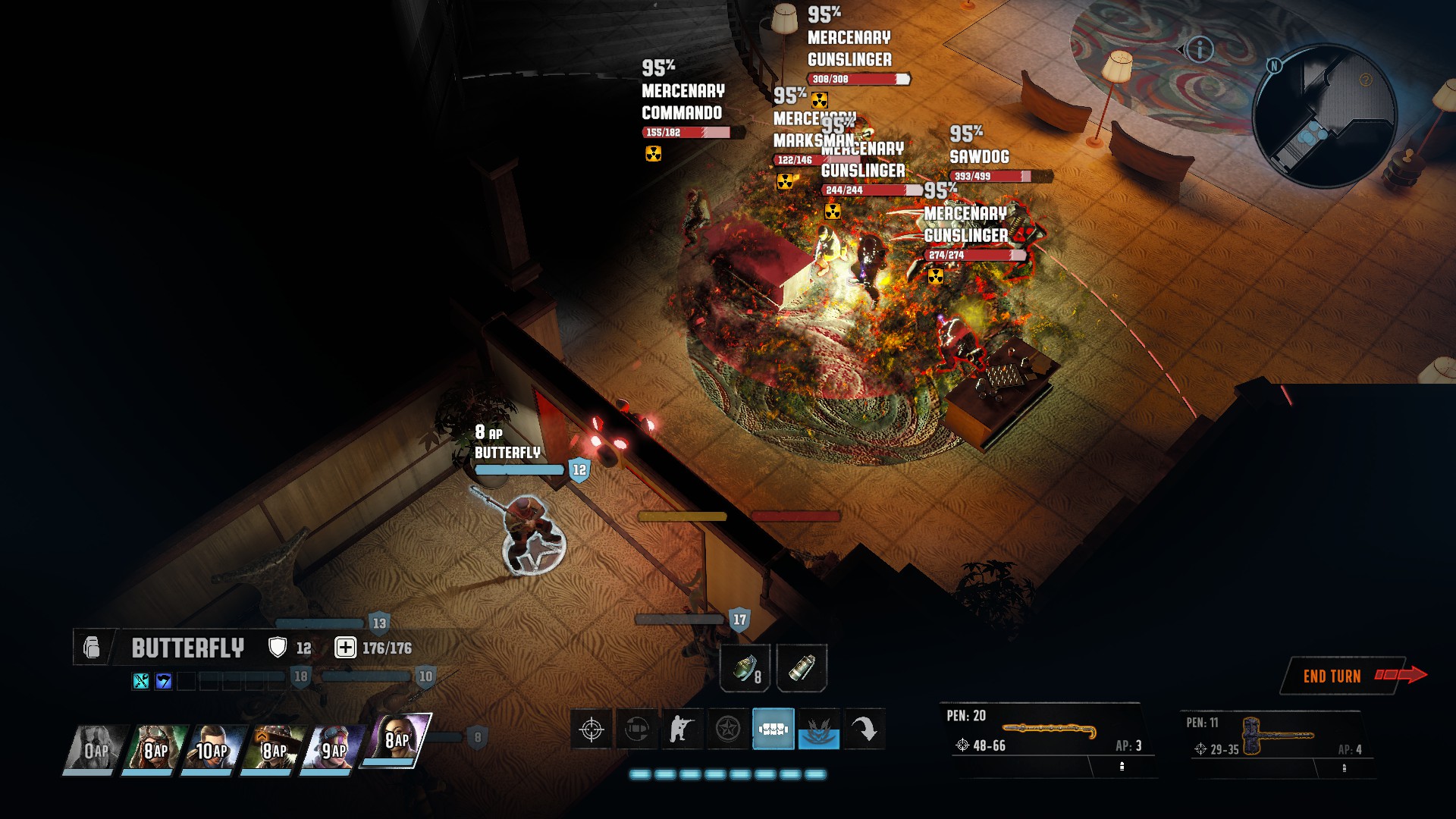1456x819 pixels.
Task: Click the END TURN button
Action: tap(1334, 674)
